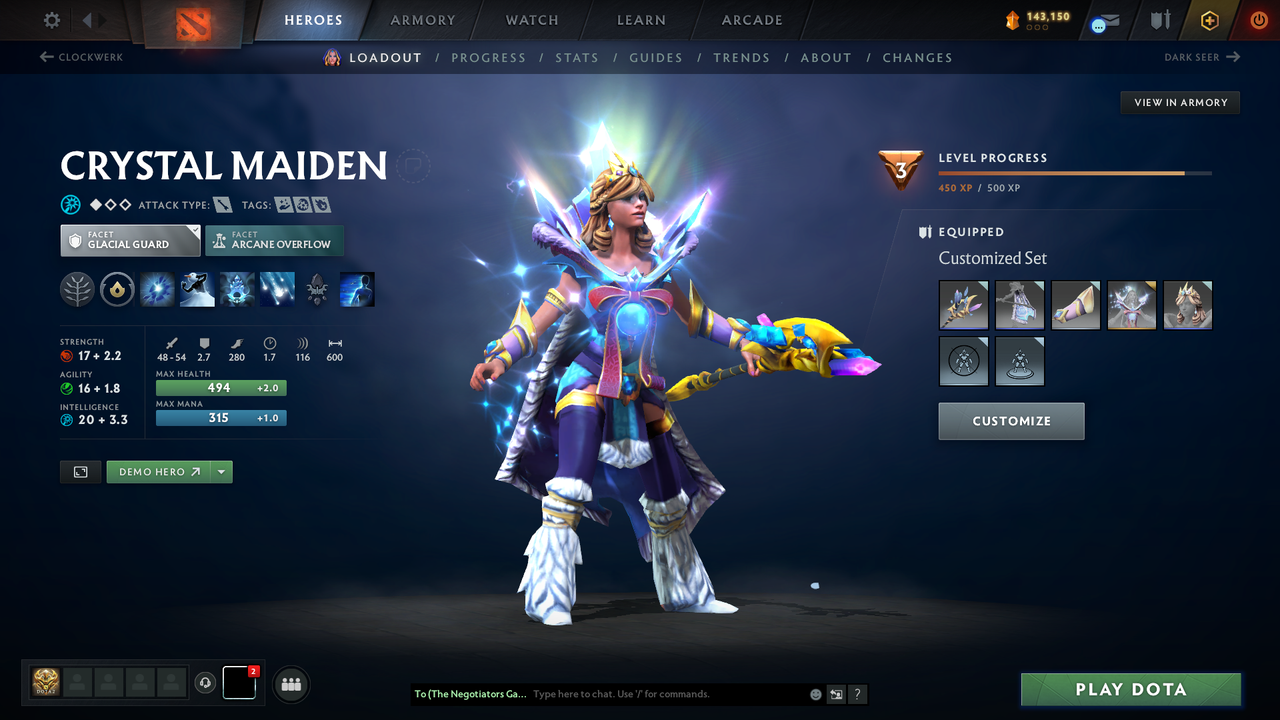The height and width of the screenshot is (720, 1280).
Task: Open the Dota Plus subscription icon
Action: 1209,19
